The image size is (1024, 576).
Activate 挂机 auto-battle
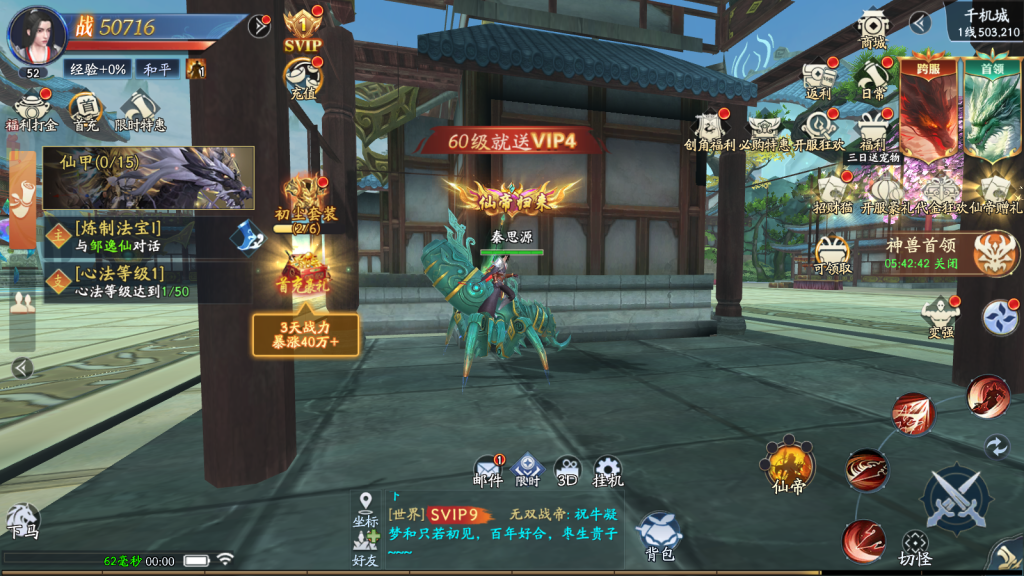click(x=608, y=469)
